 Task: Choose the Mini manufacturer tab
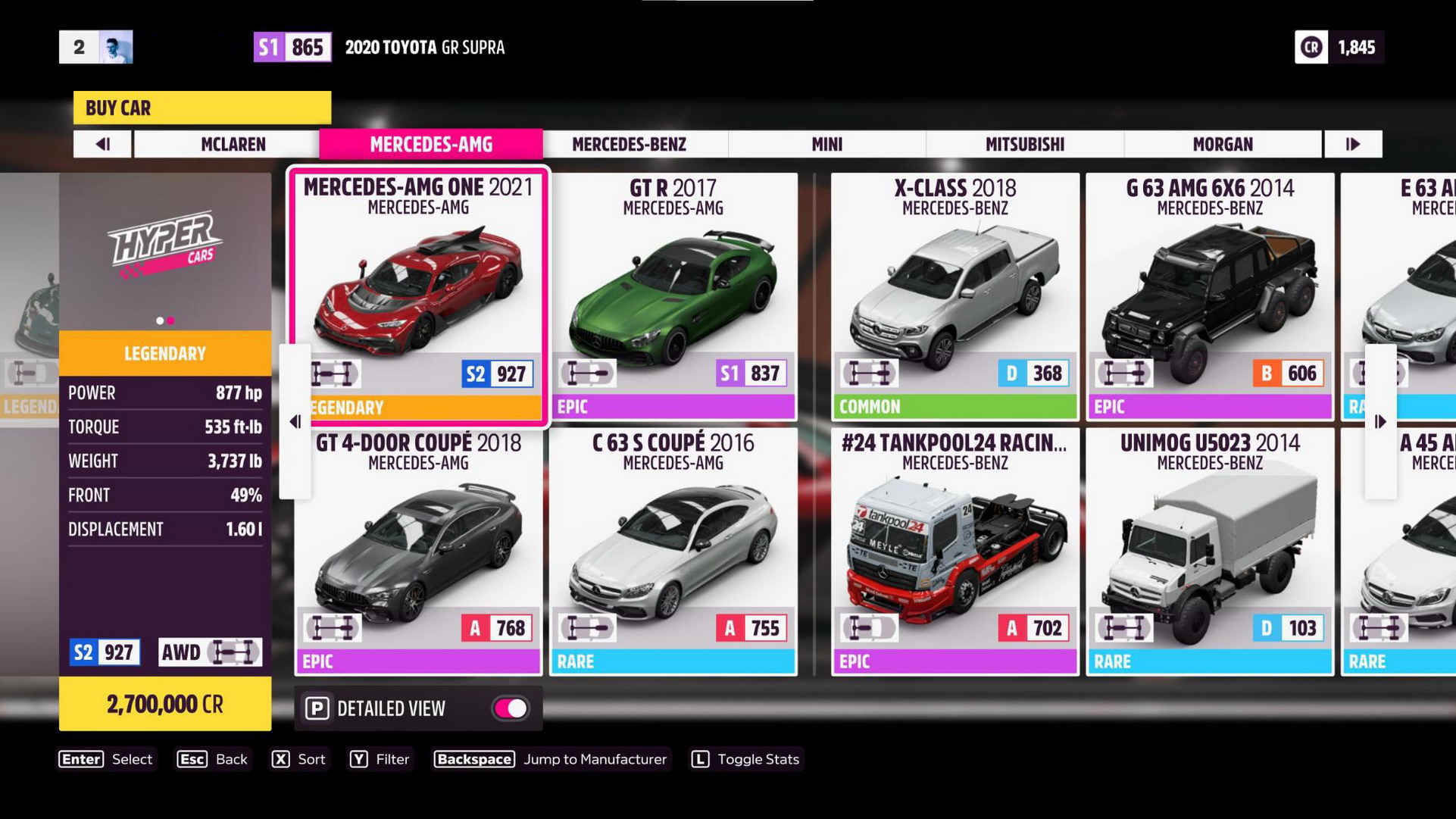pyautogui.click(x=826, y=144)
